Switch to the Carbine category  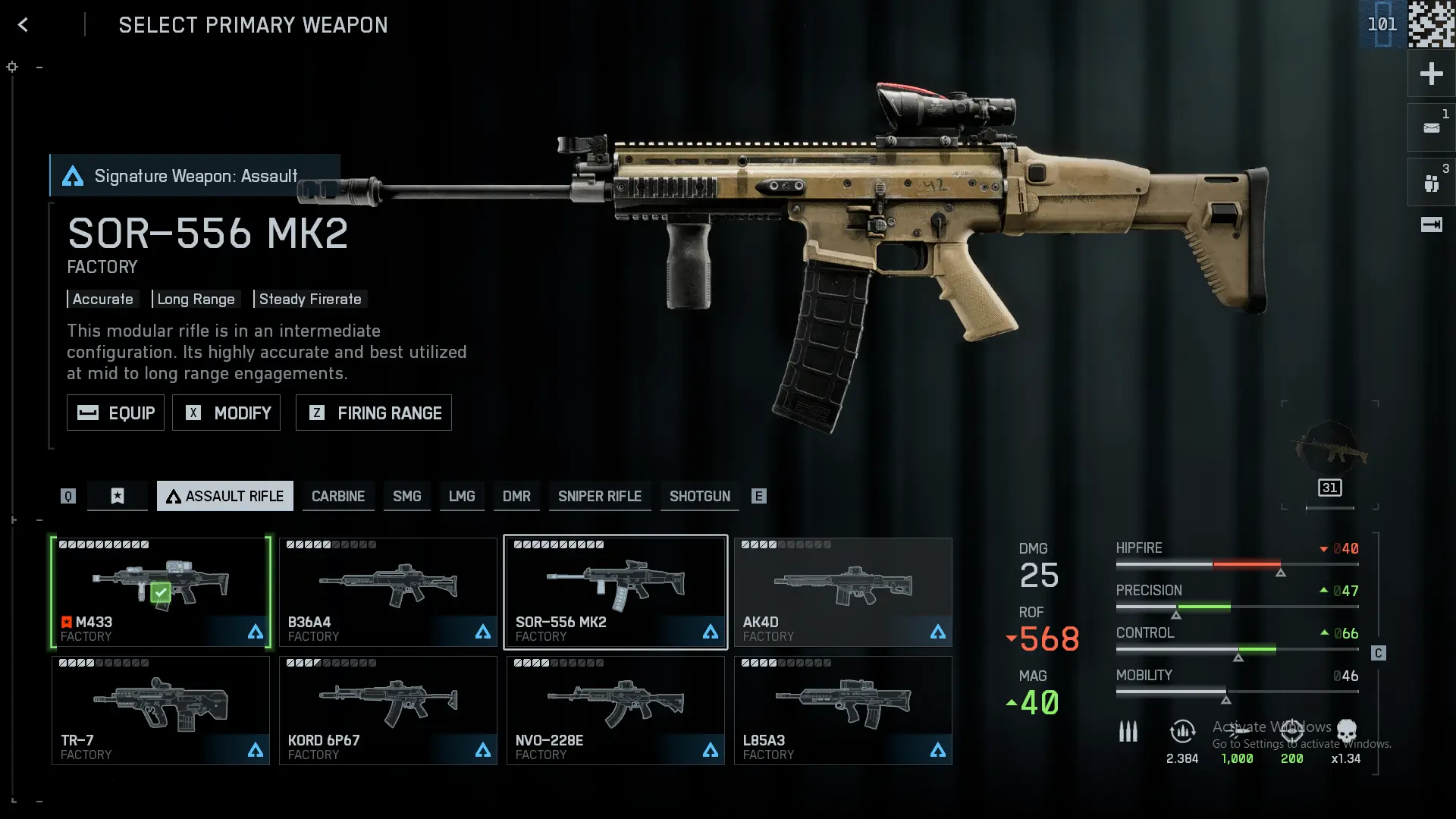(338, 496)
